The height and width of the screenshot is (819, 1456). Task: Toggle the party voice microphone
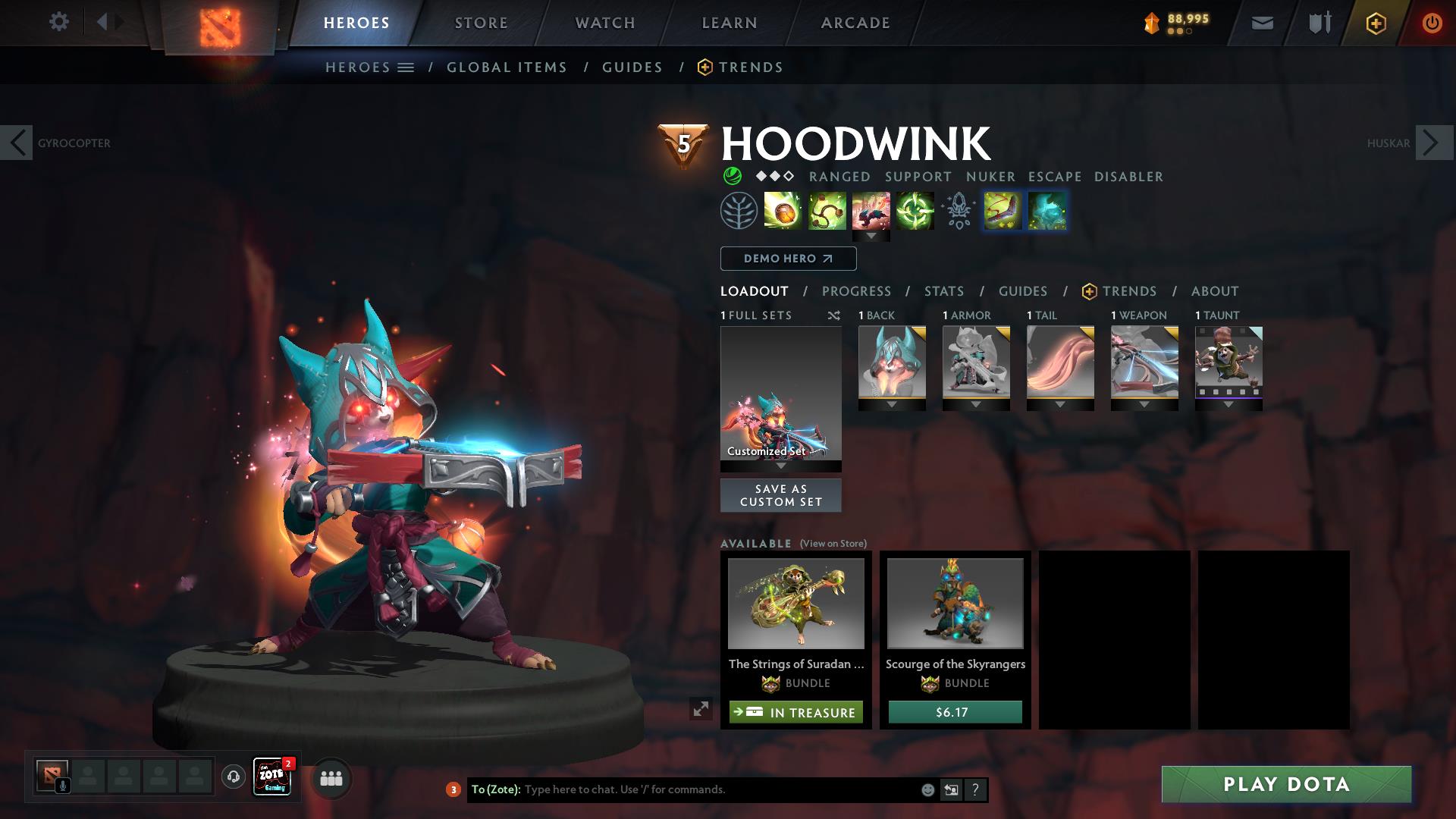62,786
